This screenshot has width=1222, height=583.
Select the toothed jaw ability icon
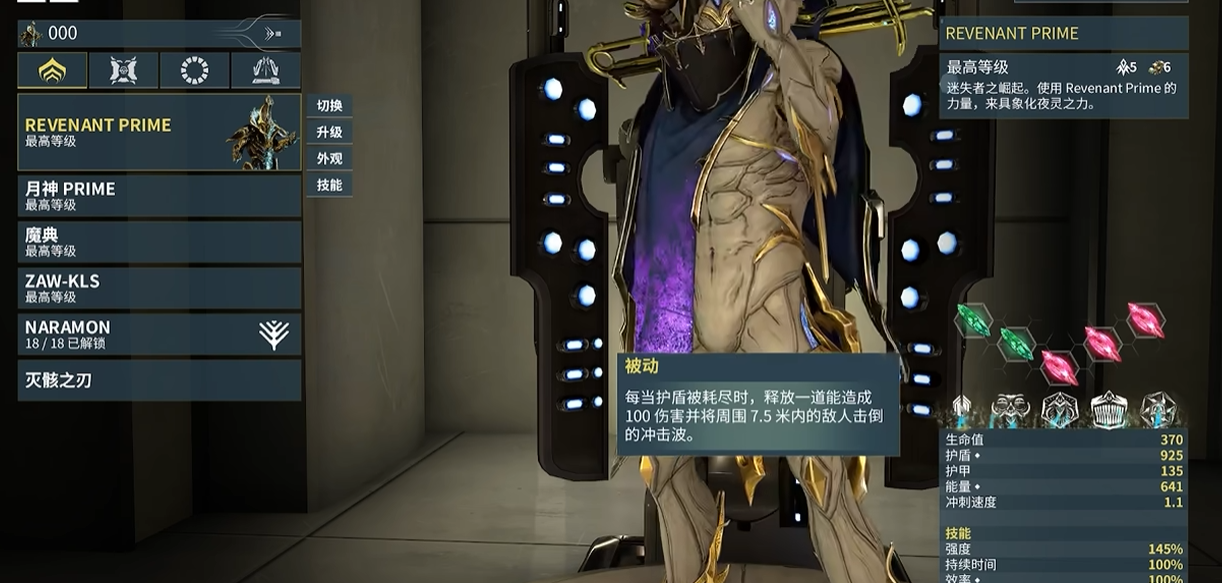point(1108,409)
